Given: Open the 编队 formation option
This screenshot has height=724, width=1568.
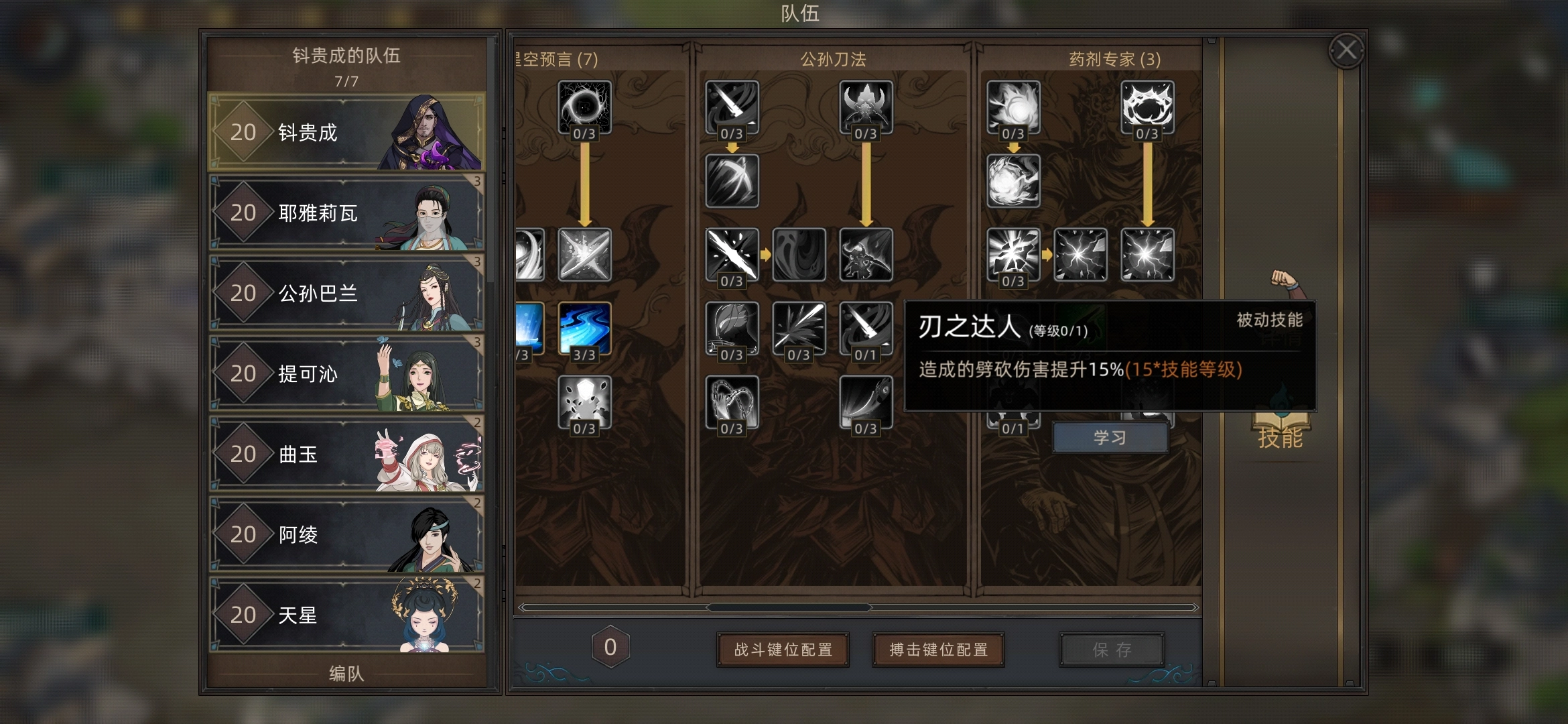Looking at the screenshot, I should tap(346, 673).
